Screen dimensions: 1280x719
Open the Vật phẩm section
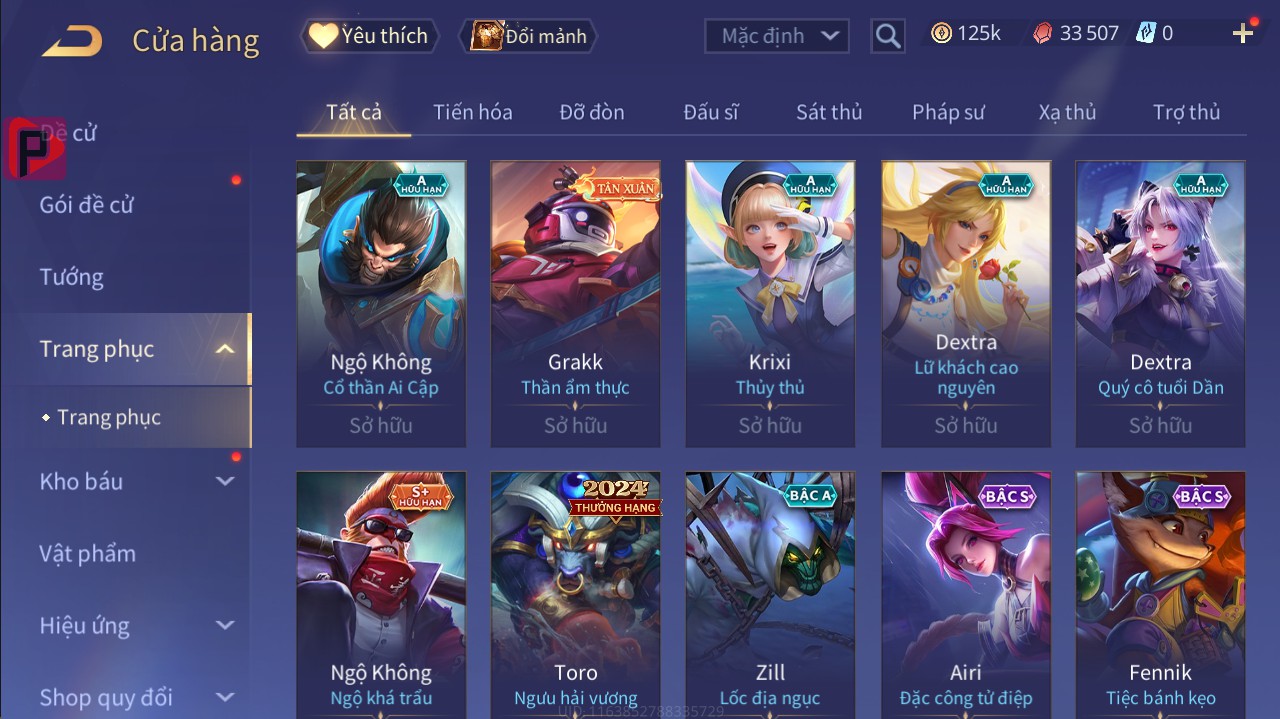[88, 553]
